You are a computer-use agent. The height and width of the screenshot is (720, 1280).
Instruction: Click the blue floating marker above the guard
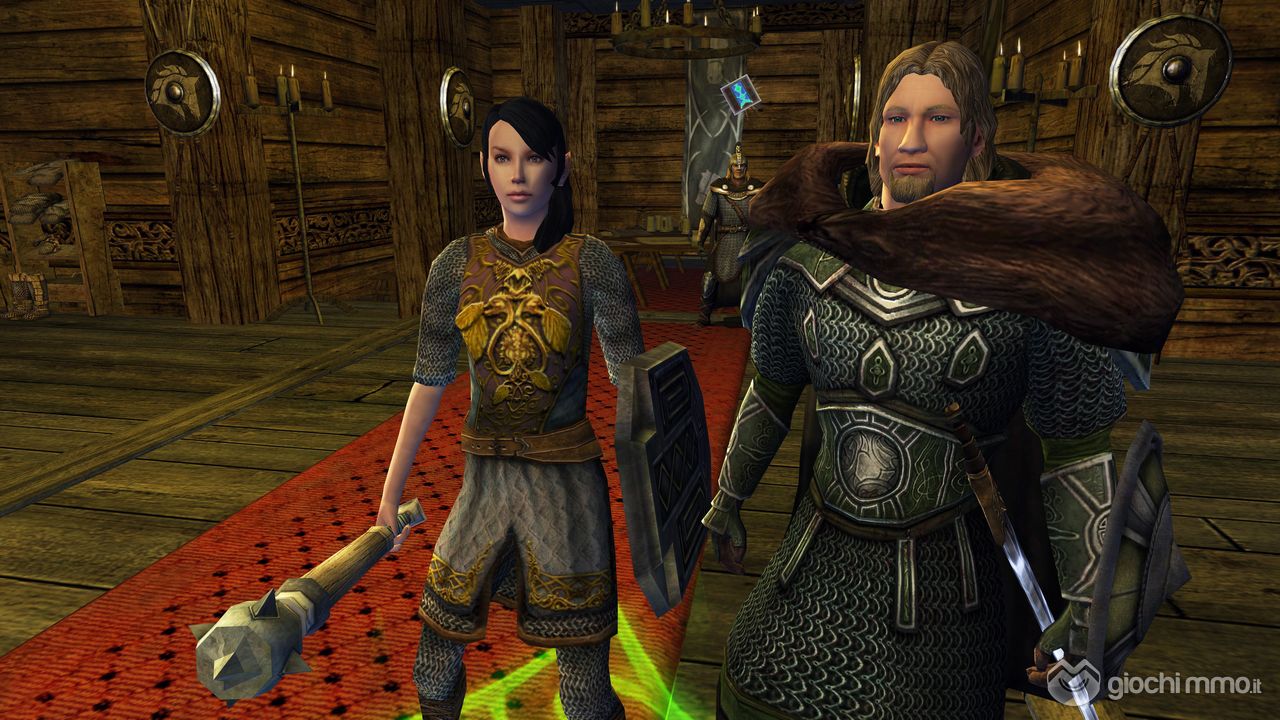click(x=737, y=97)
